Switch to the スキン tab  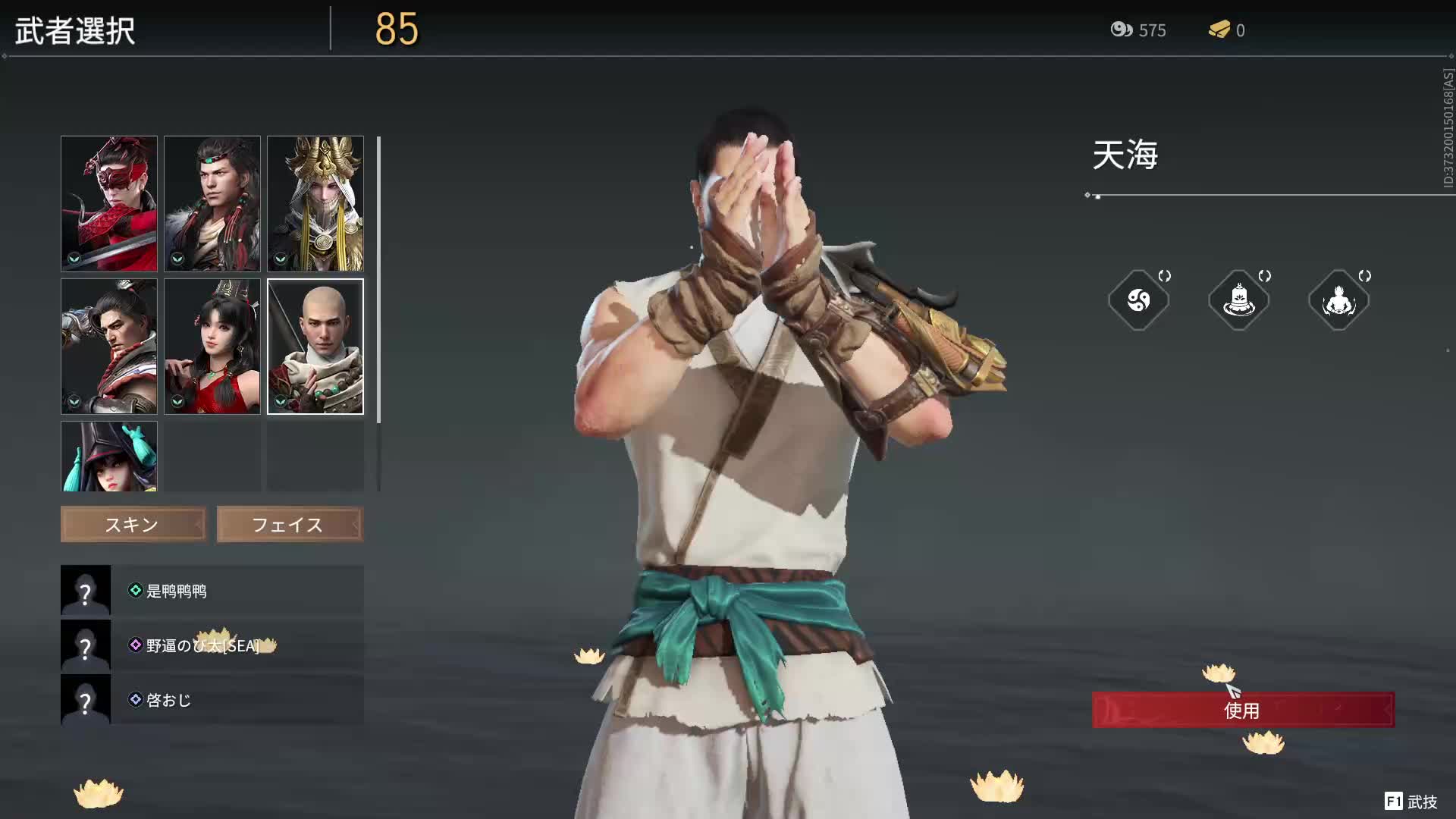(x=133, y=524)
